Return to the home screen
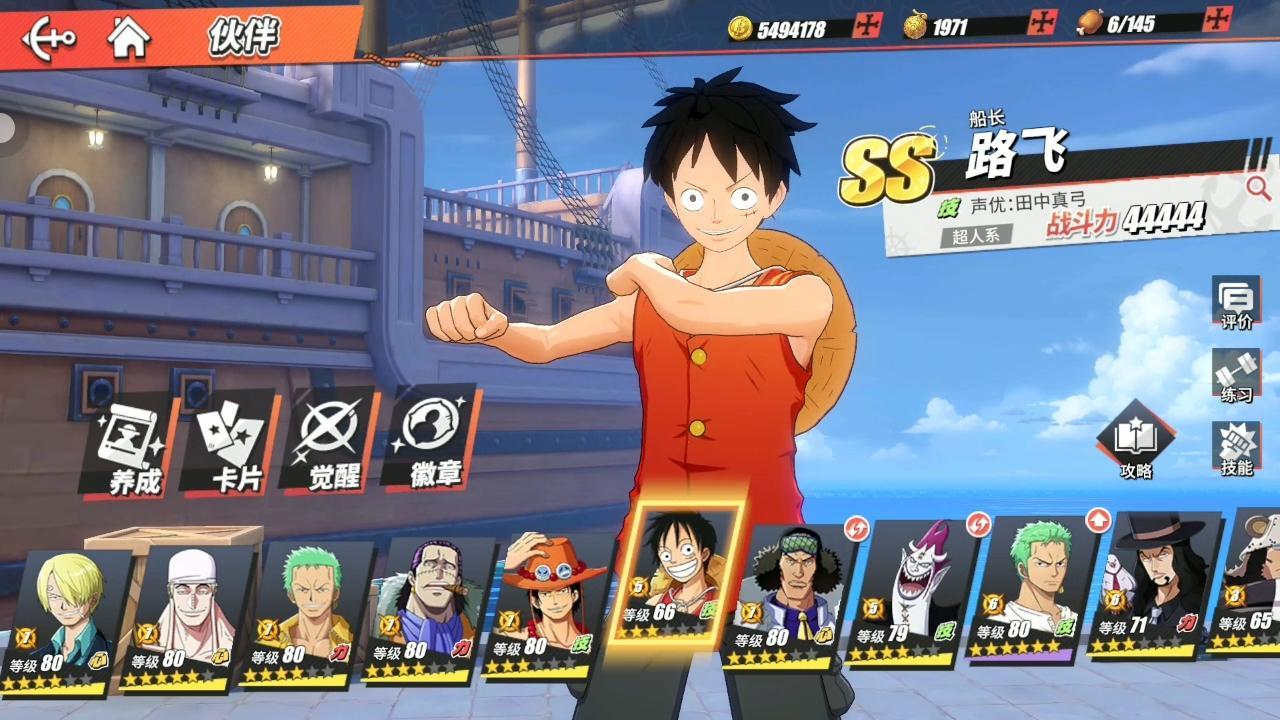 pyautogui.click(x=129, y=38)
